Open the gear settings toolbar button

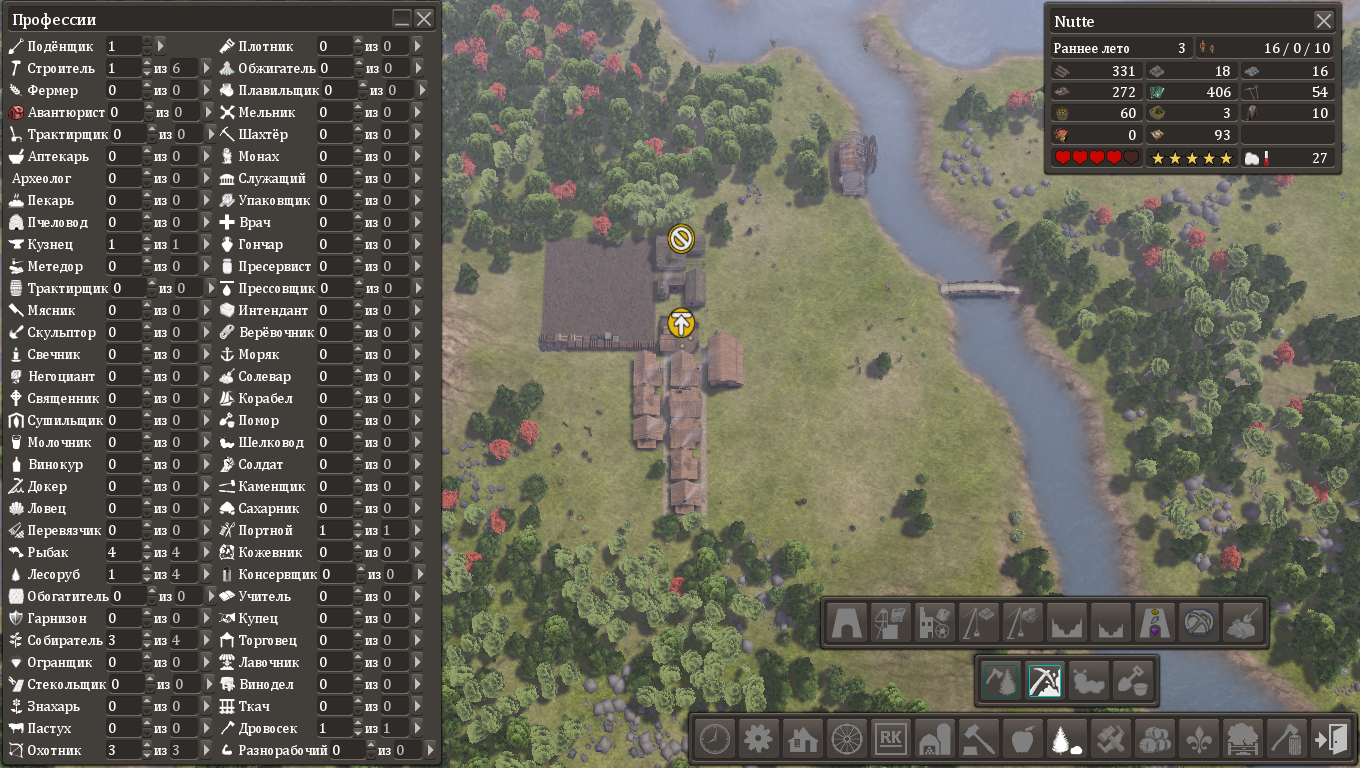click(x=758, y=740)
